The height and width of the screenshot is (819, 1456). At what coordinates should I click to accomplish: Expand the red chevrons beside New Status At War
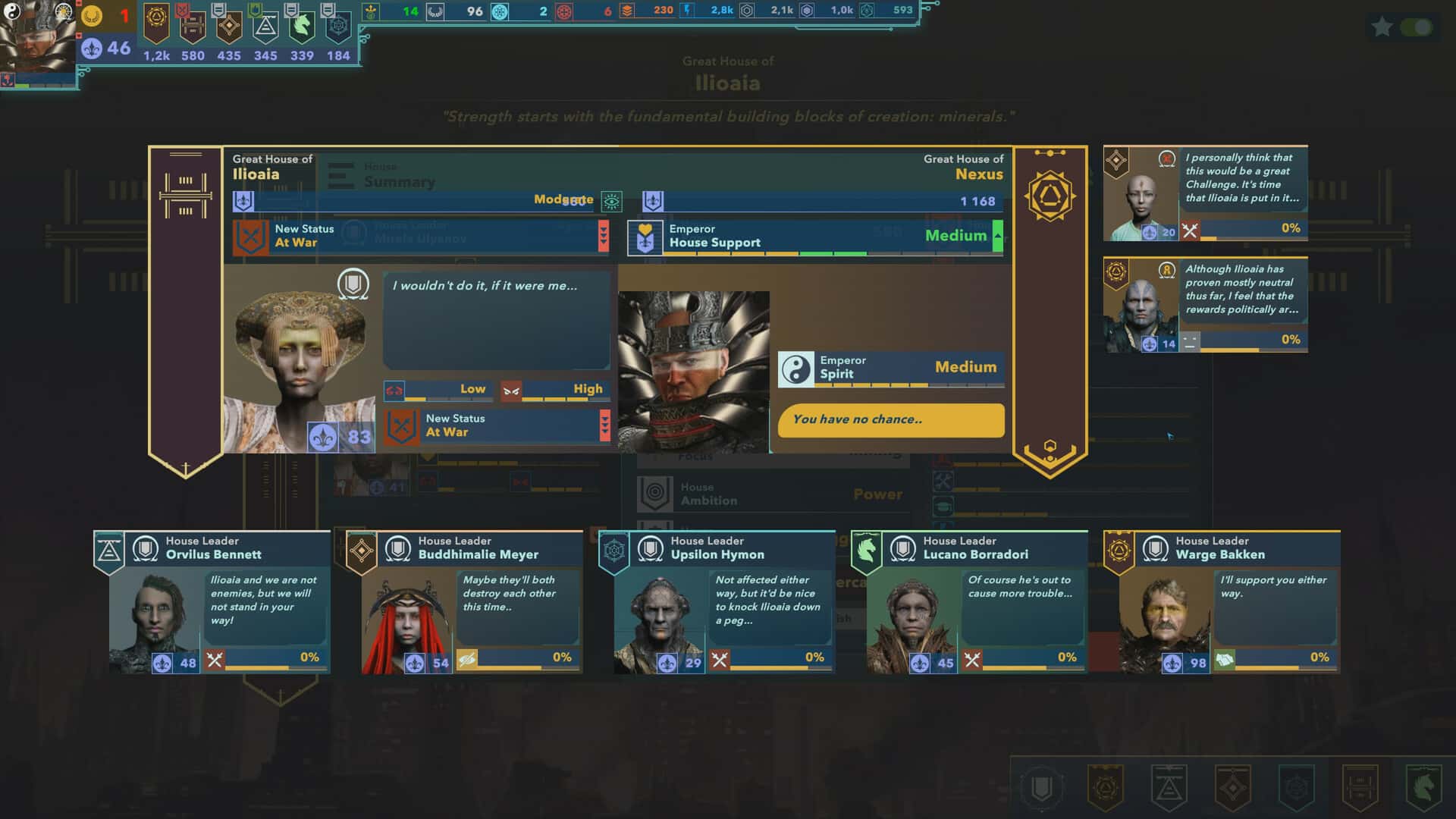[x=604, y=236]
